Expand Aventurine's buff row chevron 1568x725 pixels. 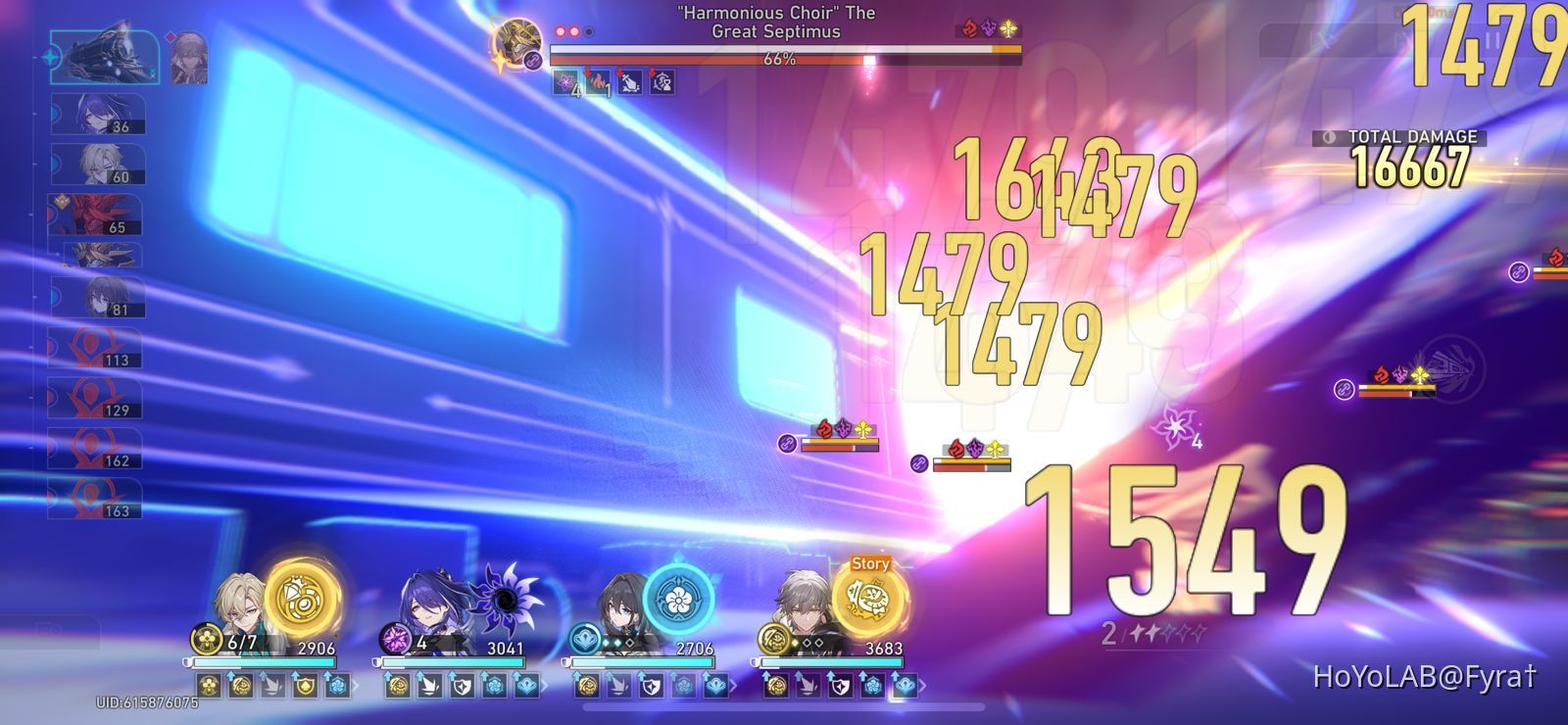[354, 685]
